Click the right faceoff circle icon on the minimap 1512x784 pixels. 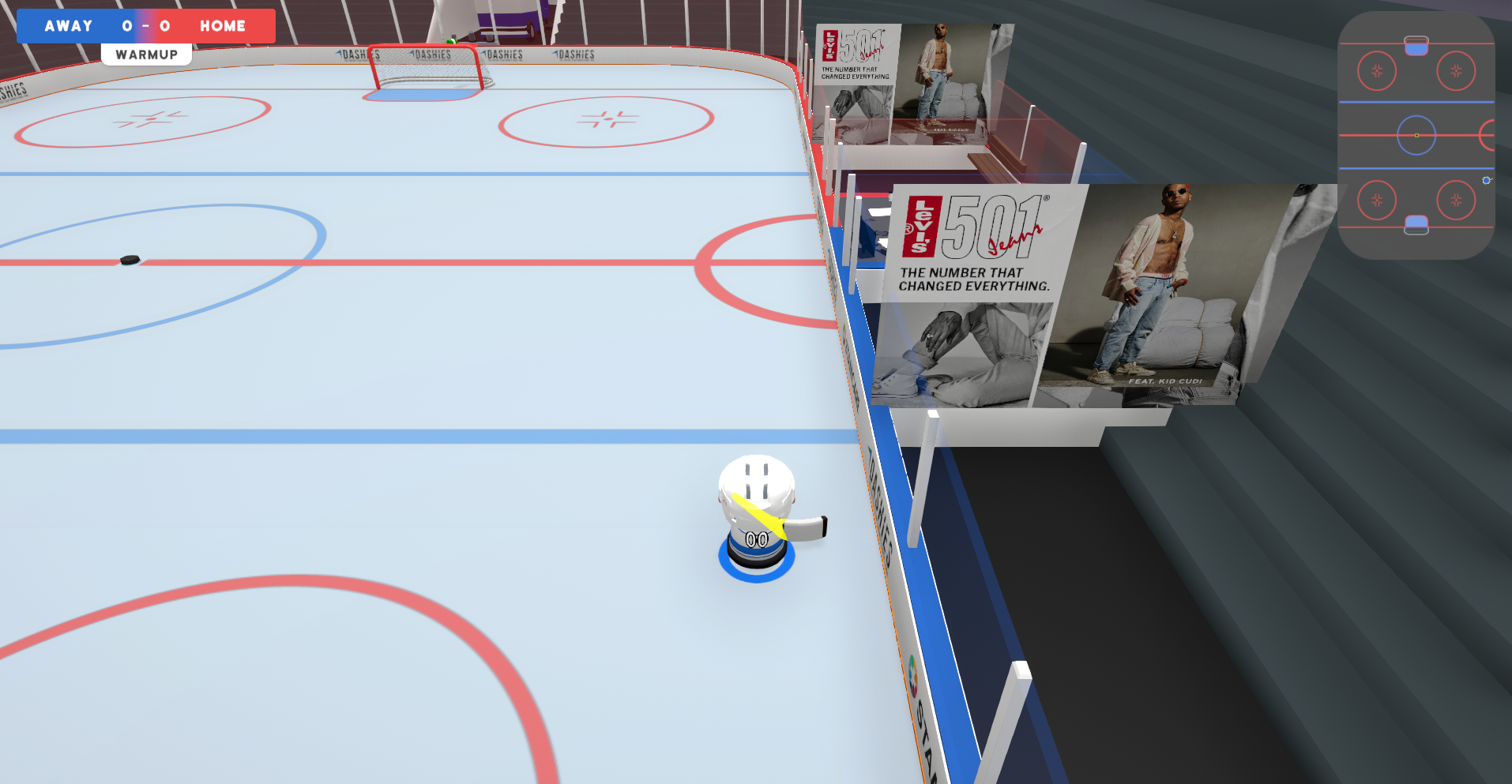coord(1456,71)
